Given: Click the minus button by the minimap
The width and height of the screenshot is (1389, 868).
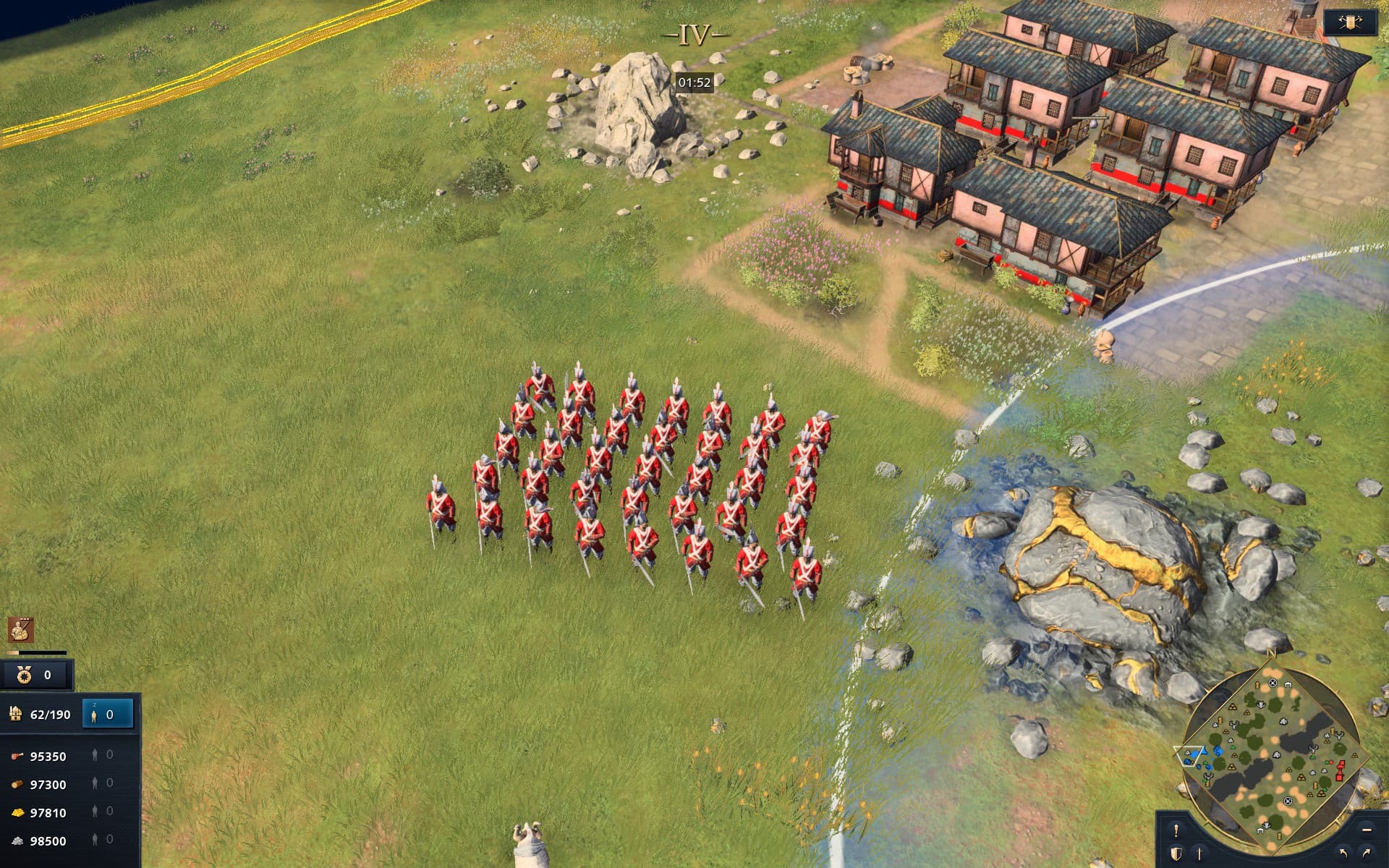Looking at the screenshot, I should click(1367, 830).
